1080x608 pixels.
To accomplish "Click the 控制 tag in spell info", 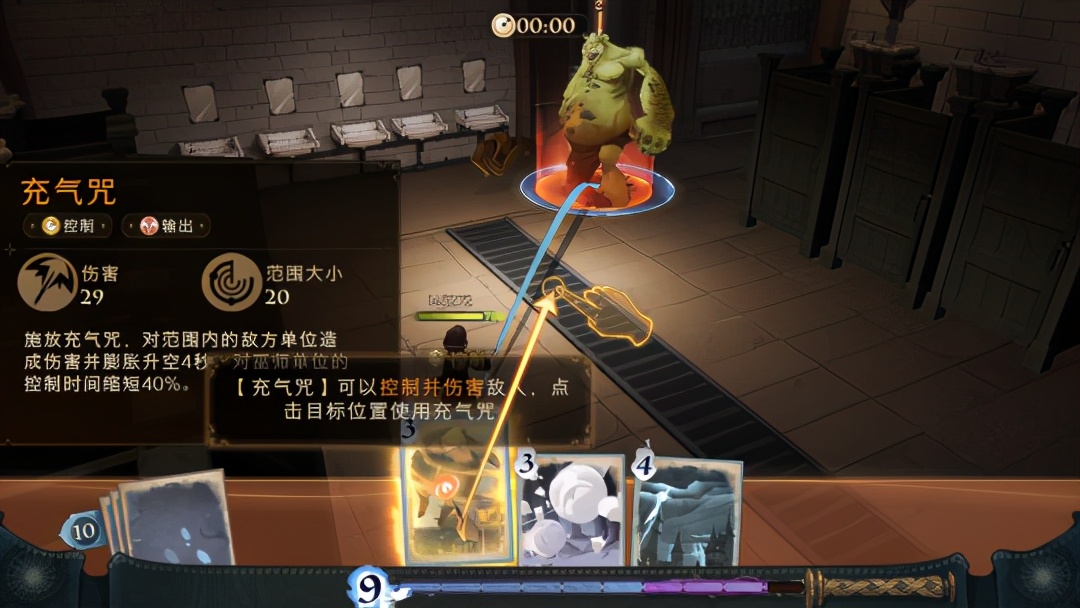I will tap(68, 226).
